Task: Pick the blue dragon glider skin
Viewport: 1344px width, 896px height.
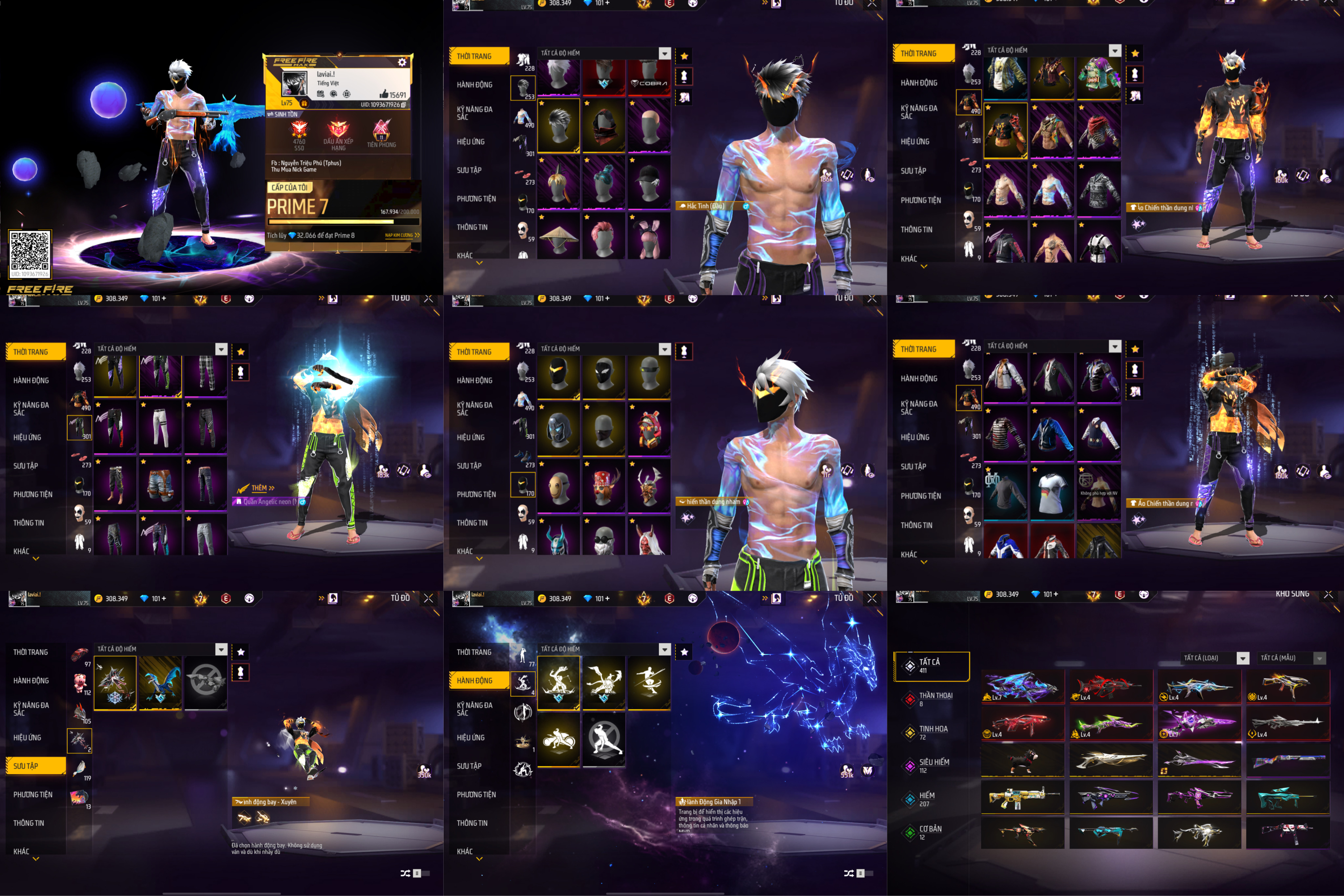Action: coord(160,682)
